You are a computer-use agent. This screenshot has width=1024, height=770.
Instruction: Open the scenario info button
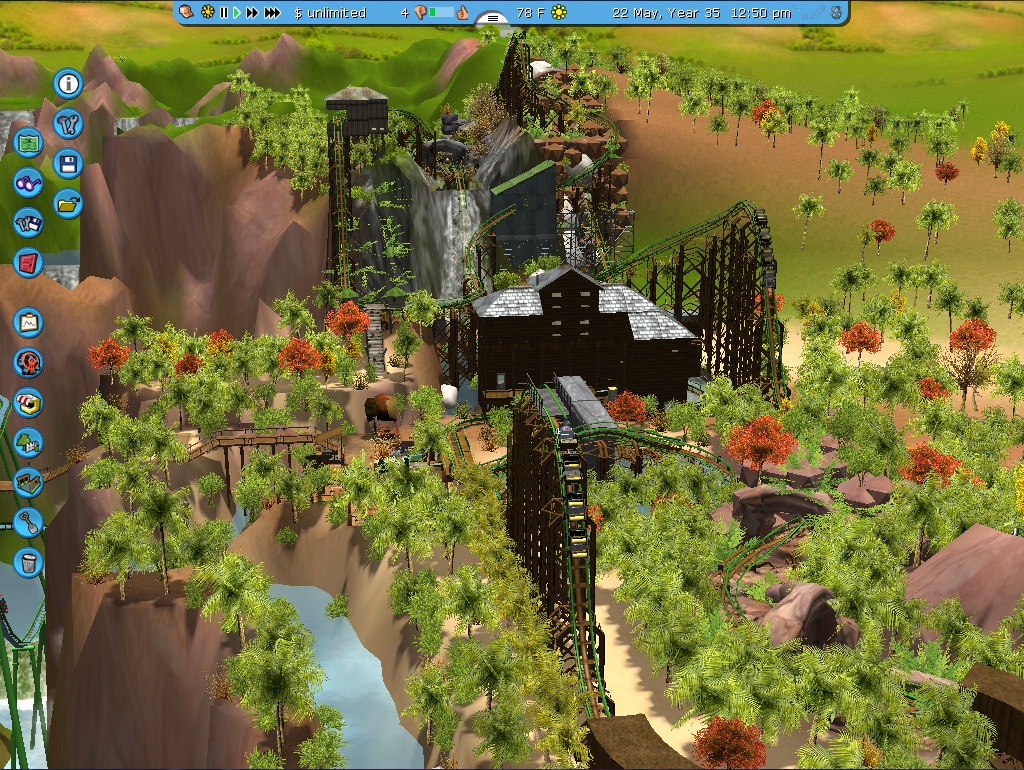point(68,84)
